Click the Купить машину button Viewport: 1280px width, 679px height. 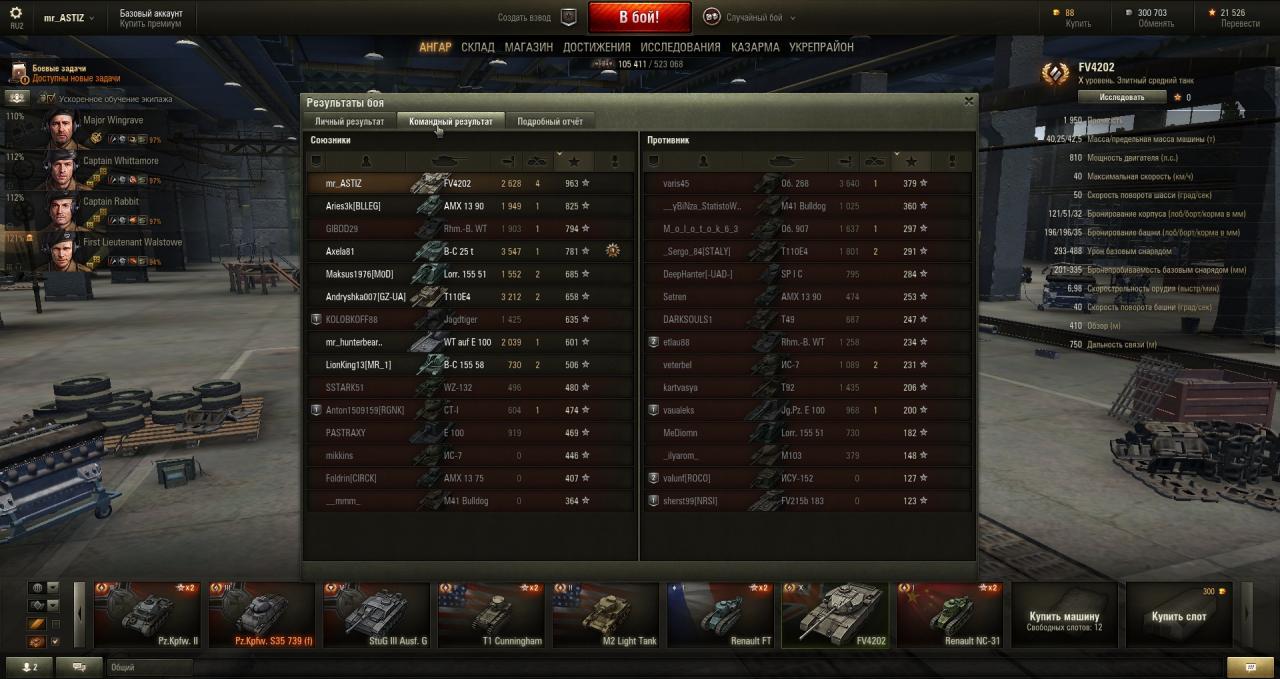tap(1064, 616)
